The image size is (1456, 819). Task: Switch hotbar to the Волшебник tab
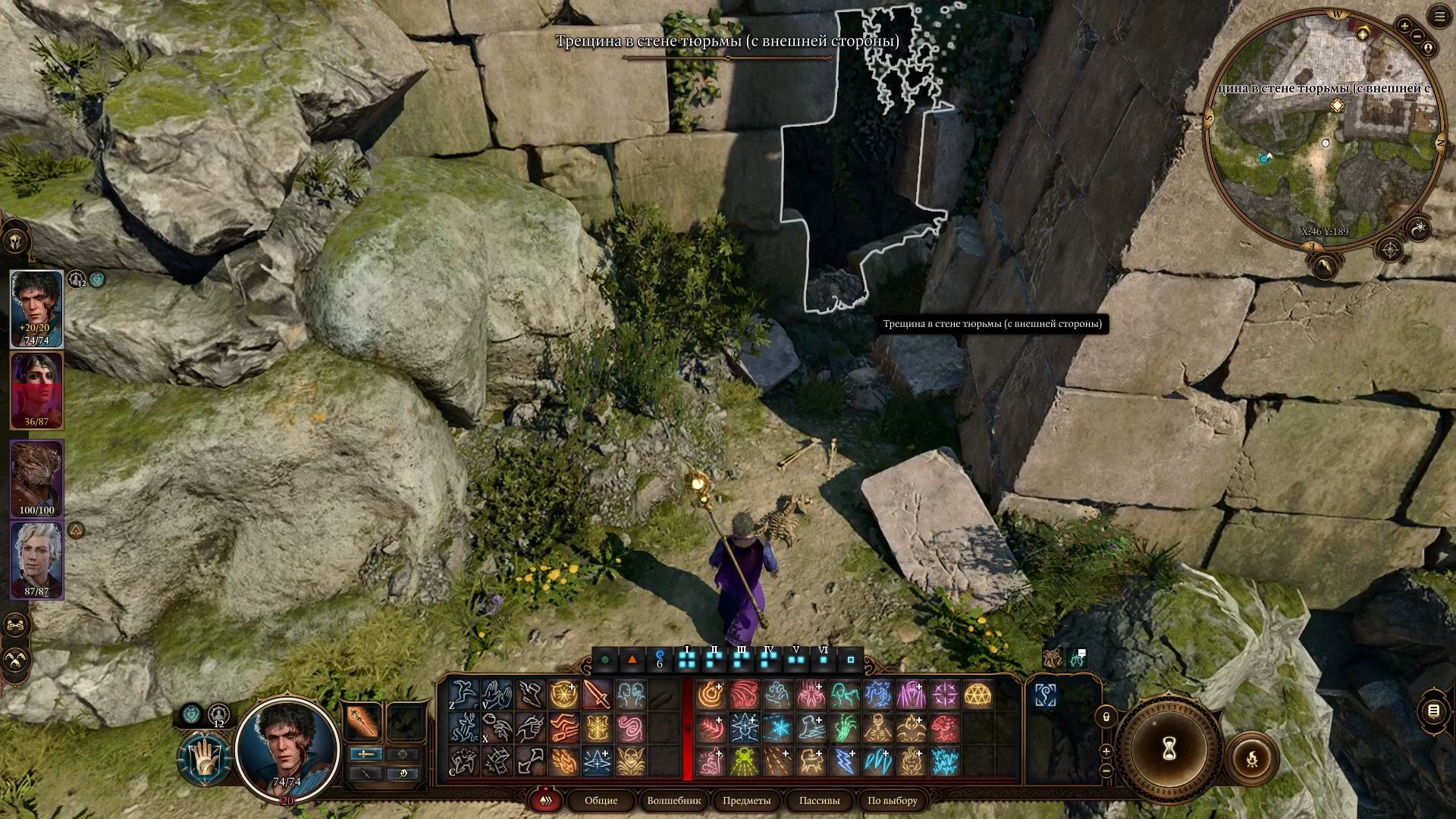[x=673, y=801]
